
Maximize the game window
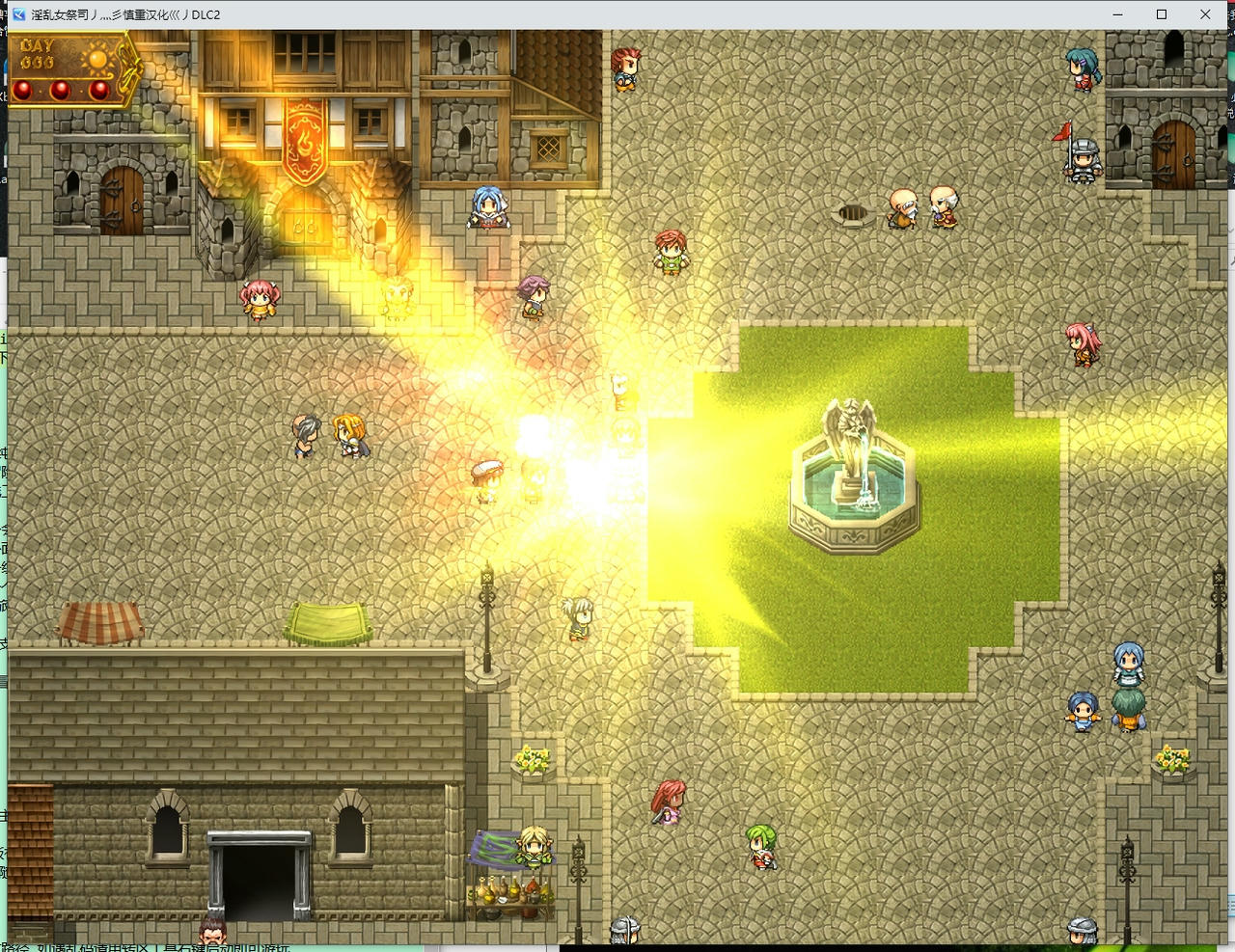[x=1162, y=14]
